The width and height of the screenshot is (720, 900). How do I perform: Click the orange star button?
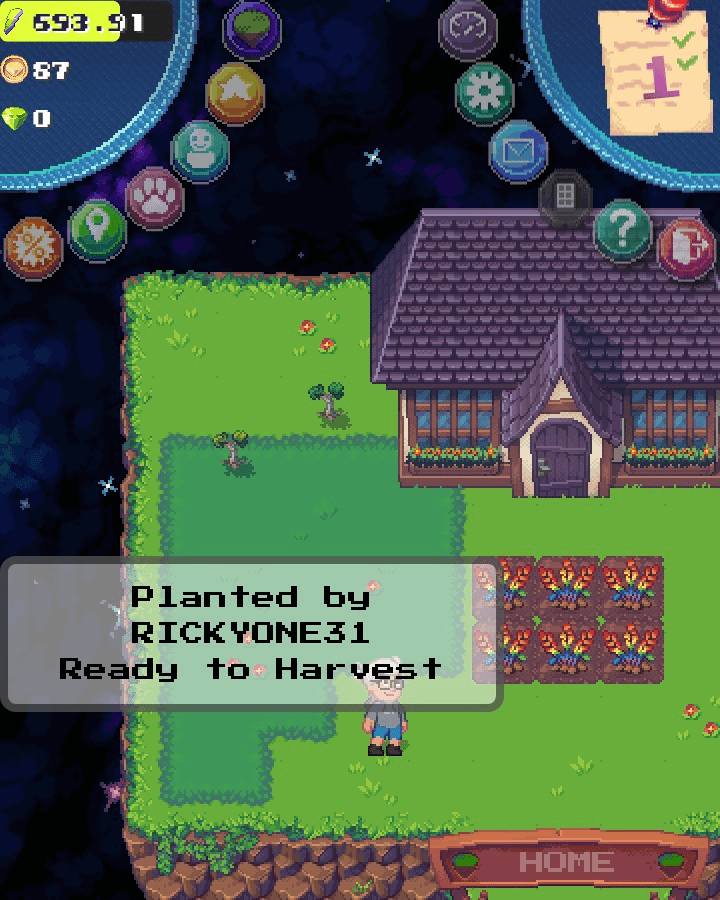(235, 93)
